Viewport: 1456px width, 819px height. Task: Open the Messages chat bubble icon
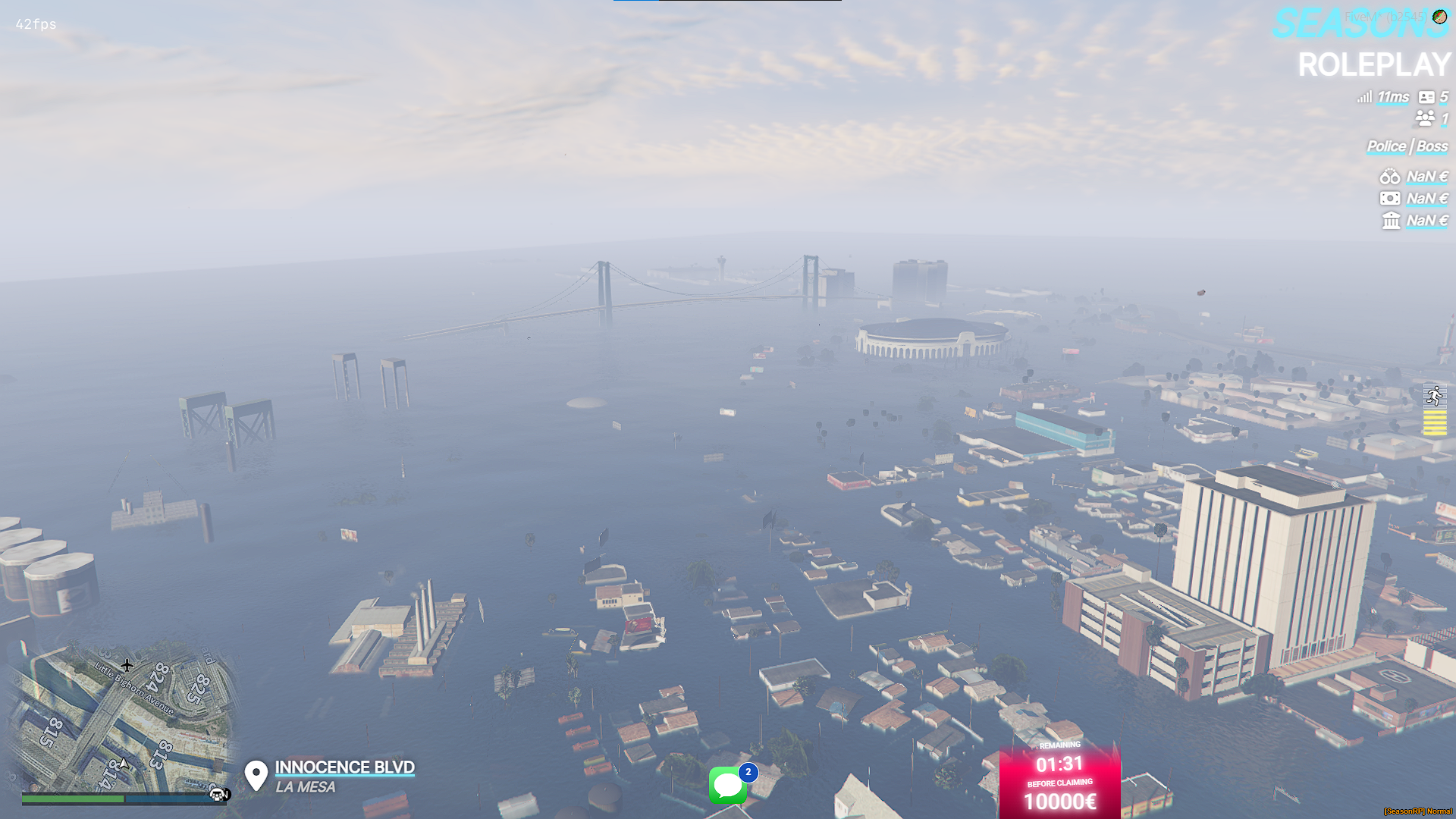pos(728,785)
